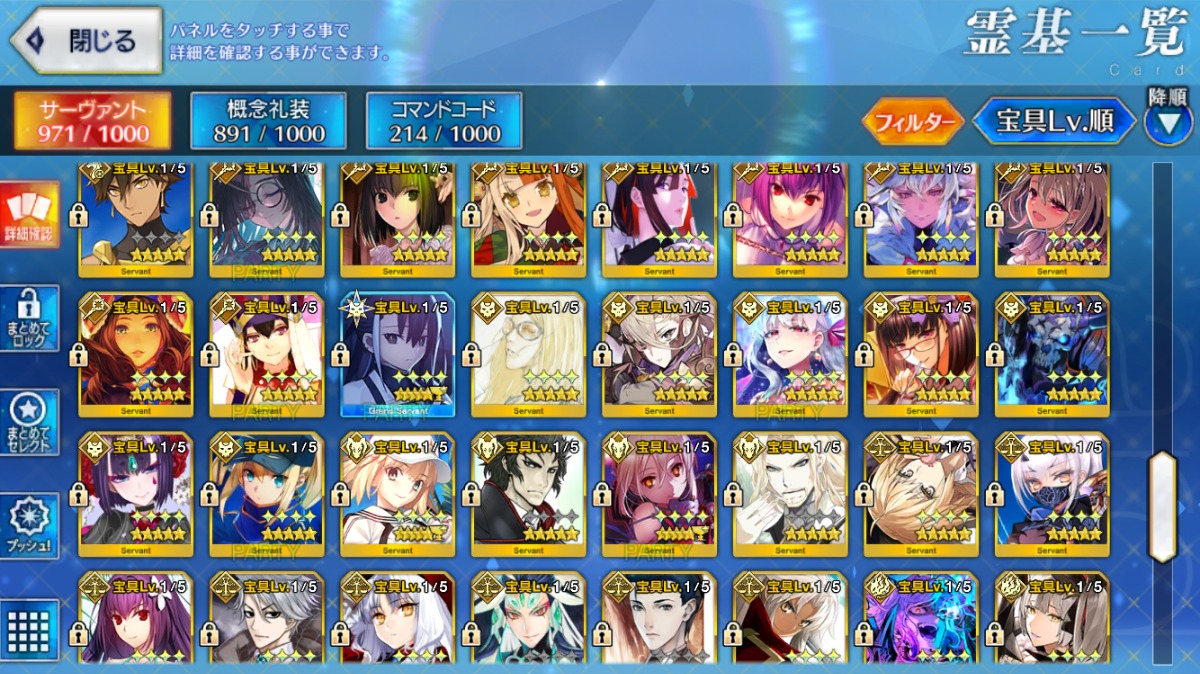
Task: Select the dark-skinned servant in gold armor
Action: [135, 215]
